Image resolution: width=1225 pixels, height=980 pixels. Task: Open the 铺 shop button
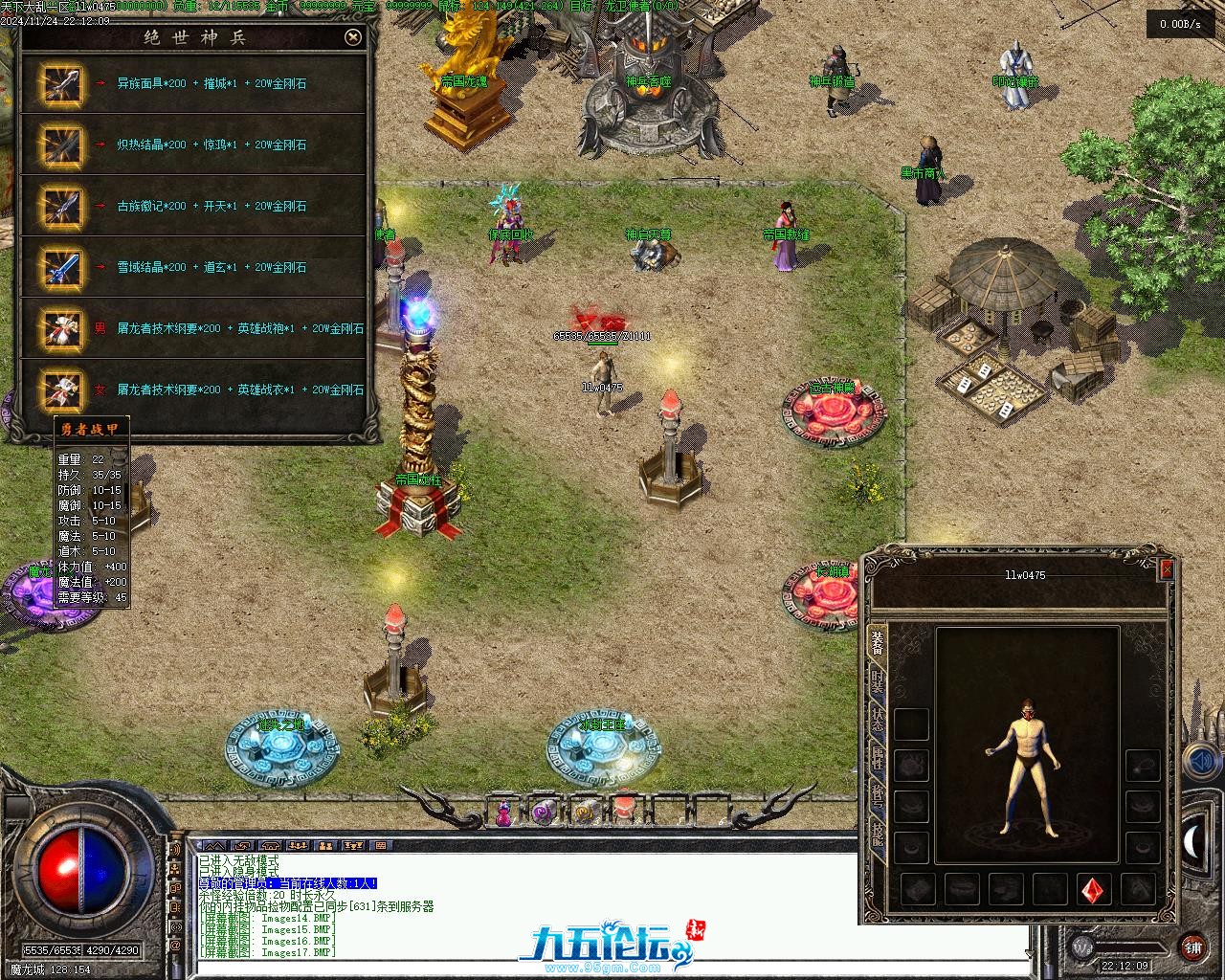pyautogui.click(x=1192, y=947)
